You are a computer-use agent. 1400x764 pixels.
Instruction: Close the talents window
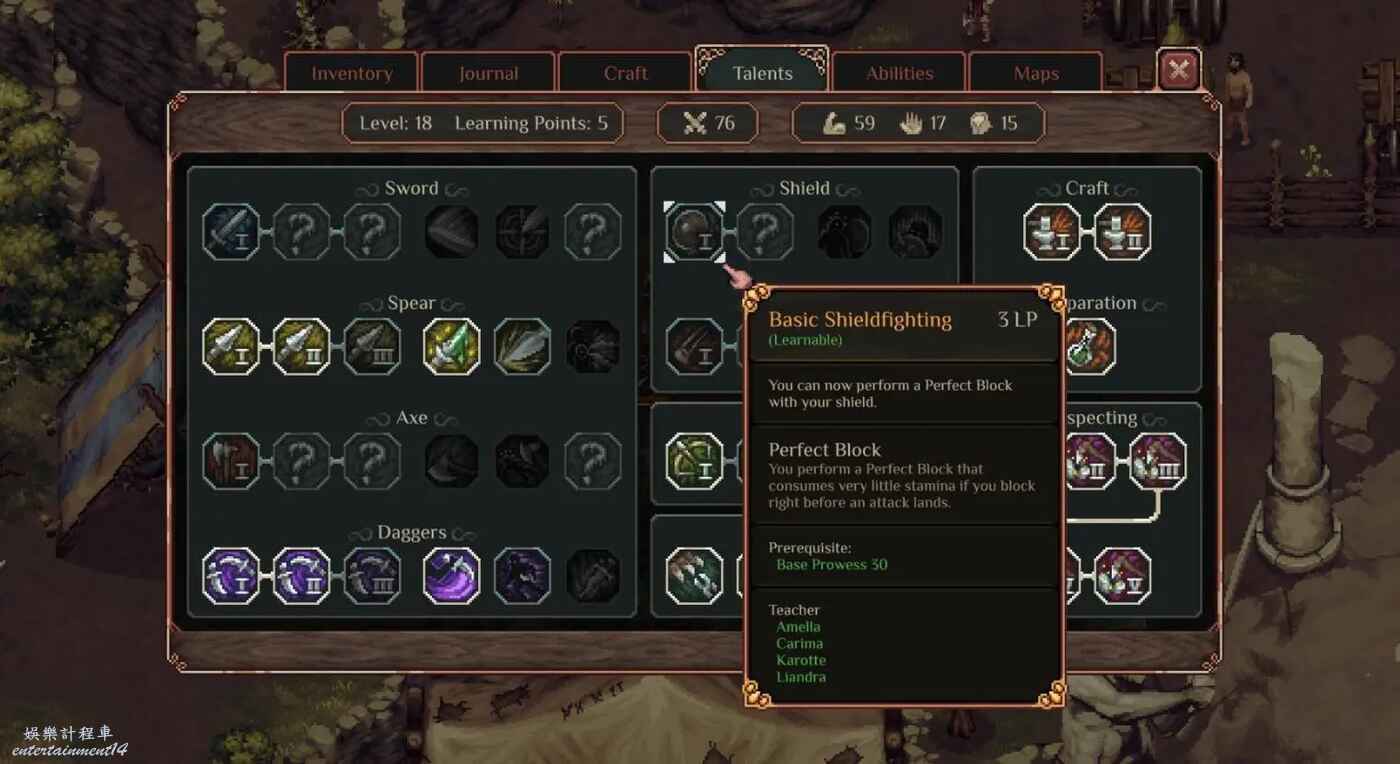pyautogui.click(x=1179, y=70)
